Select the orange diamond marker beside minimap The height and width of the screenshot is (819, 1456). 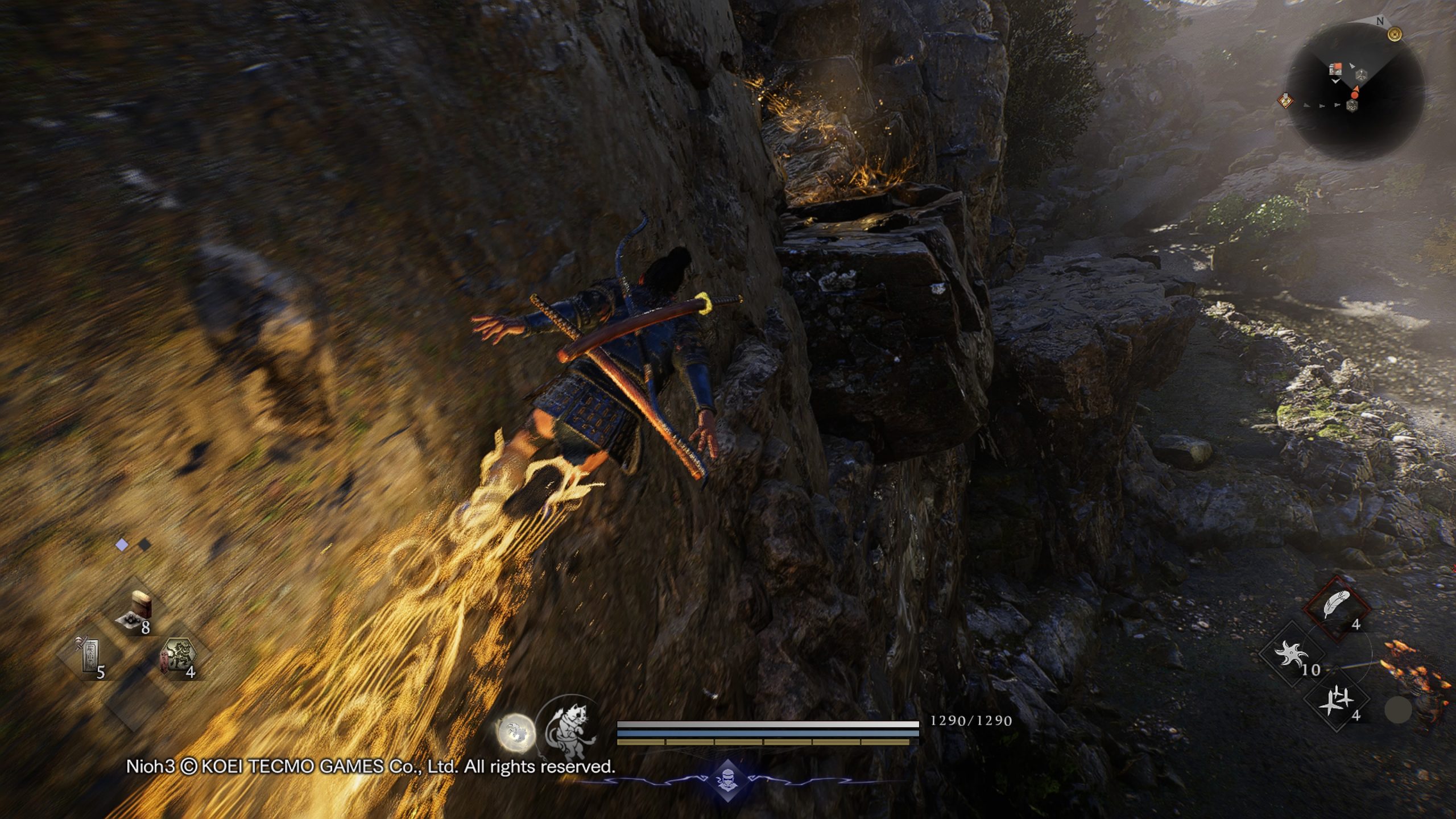1285,101
